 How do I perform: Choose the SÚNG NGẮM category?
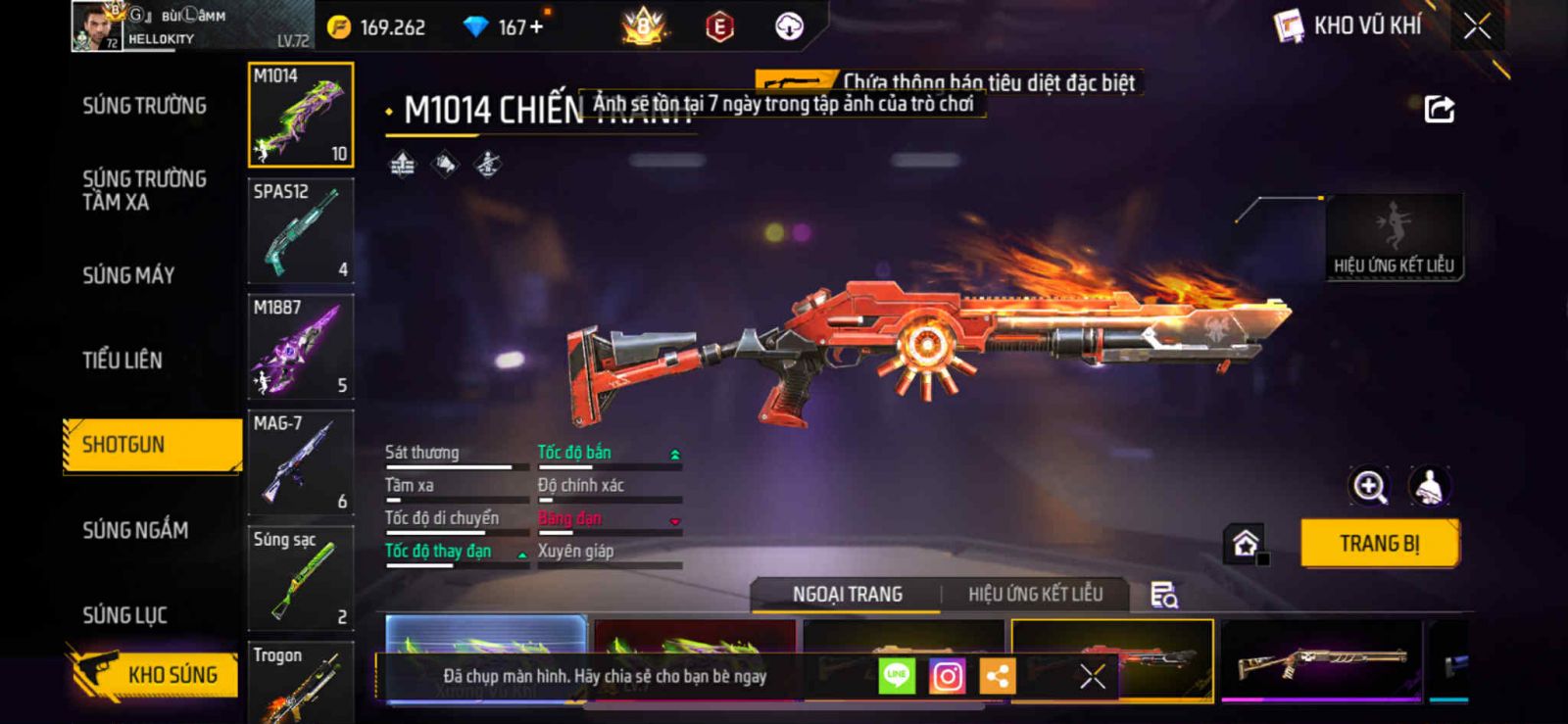click(x=135, y=530)
